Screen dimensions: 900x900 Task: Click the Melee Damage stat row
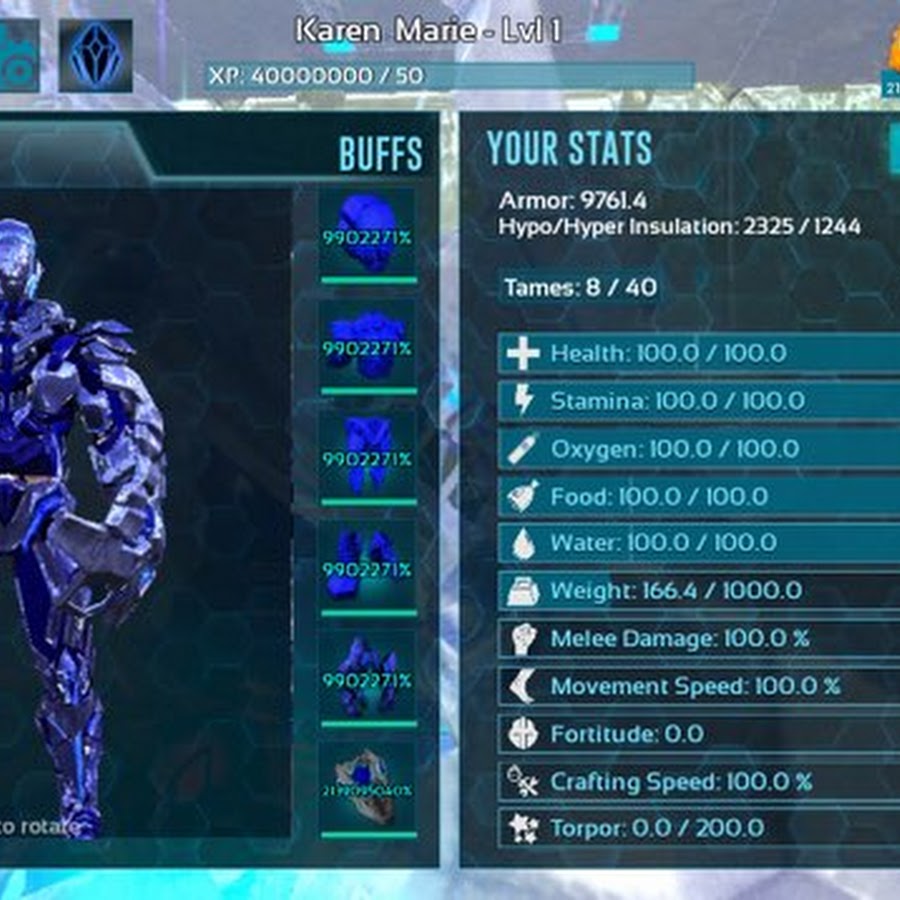pyautogui.click(x=699, y=638)
